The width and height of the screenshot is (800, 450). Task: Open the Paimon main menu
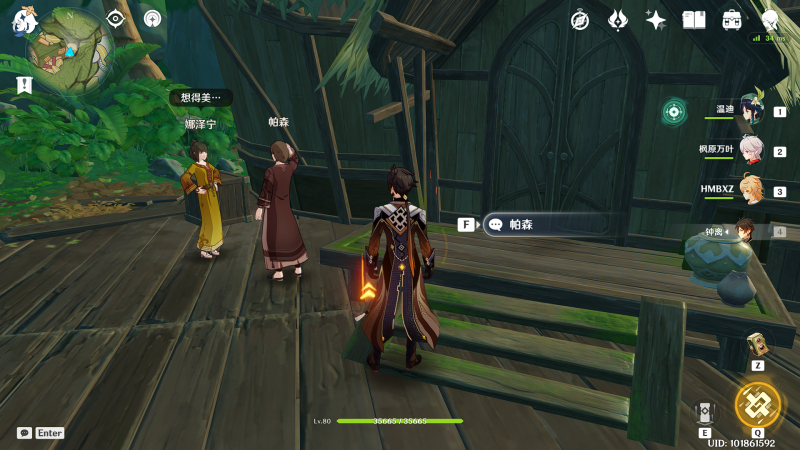[x=23, y=21]
